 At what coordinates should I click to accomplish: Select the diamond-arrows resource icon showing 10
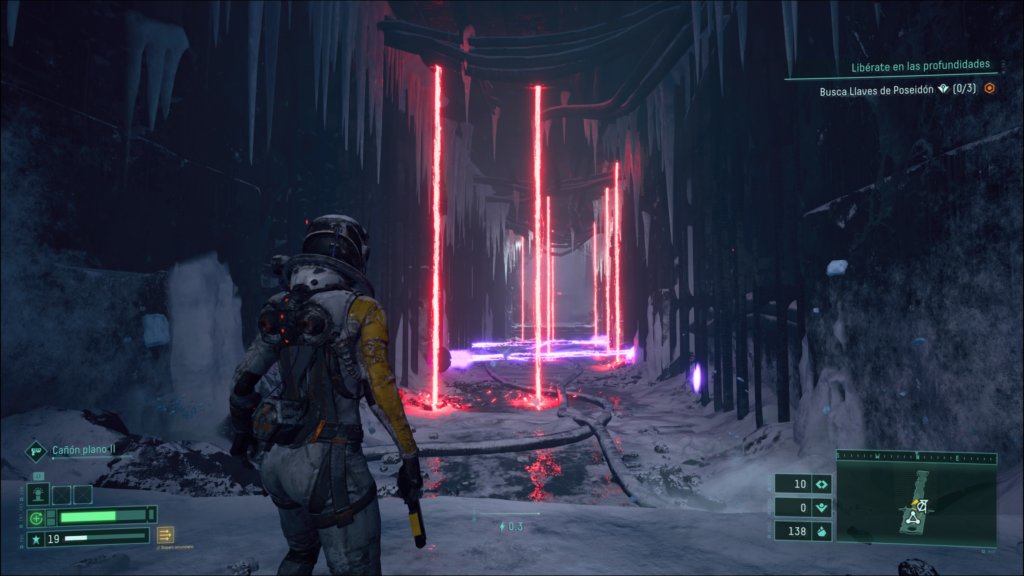[822, 484]
